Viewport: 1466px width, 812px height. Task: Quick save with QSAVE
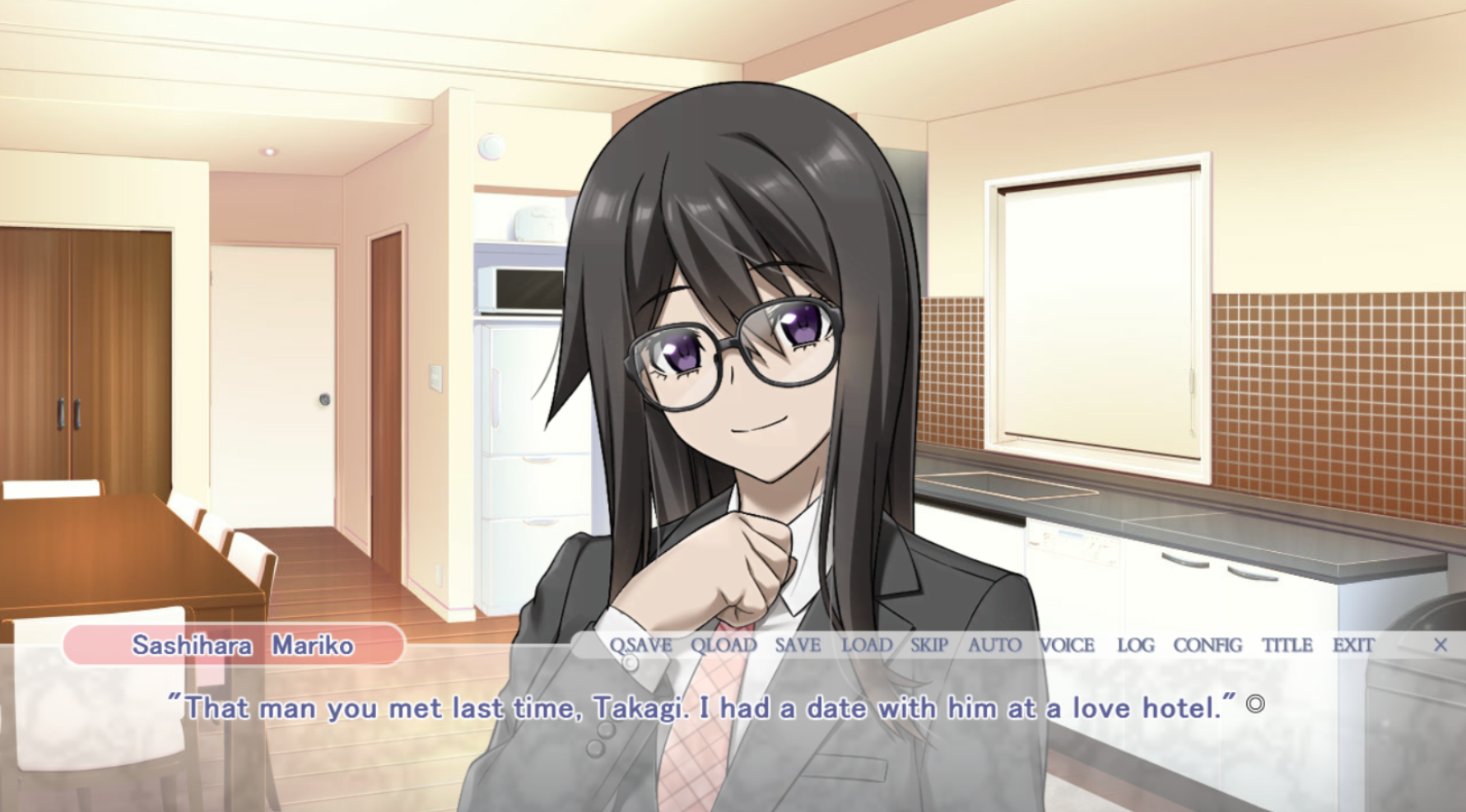tap(640, 645)
